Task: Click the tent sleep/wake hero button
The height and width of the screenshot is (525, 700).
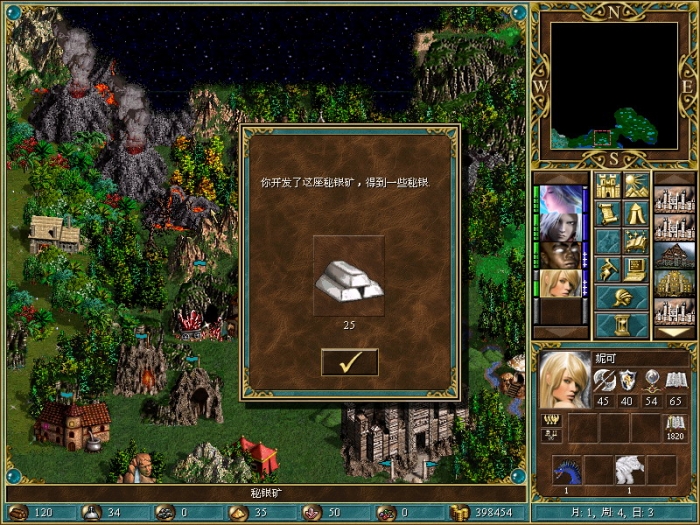Action: pos(636,213)
